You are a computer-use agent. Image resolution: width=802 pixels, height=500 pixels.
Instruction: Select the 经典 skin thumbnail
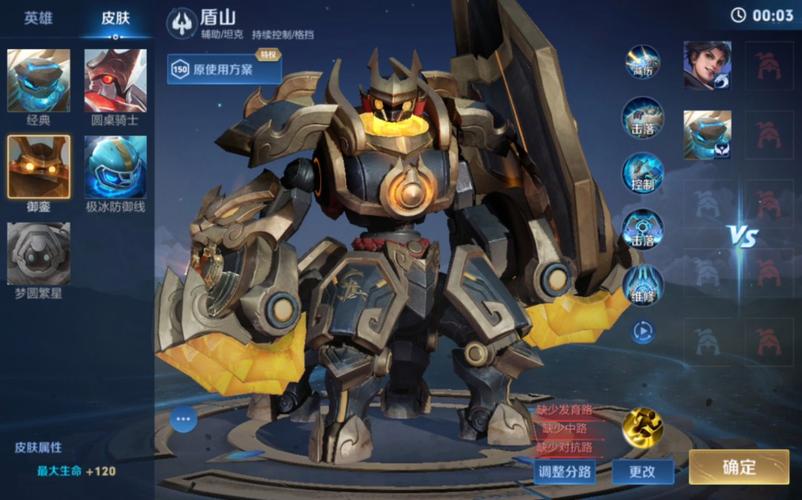[39, 81]
